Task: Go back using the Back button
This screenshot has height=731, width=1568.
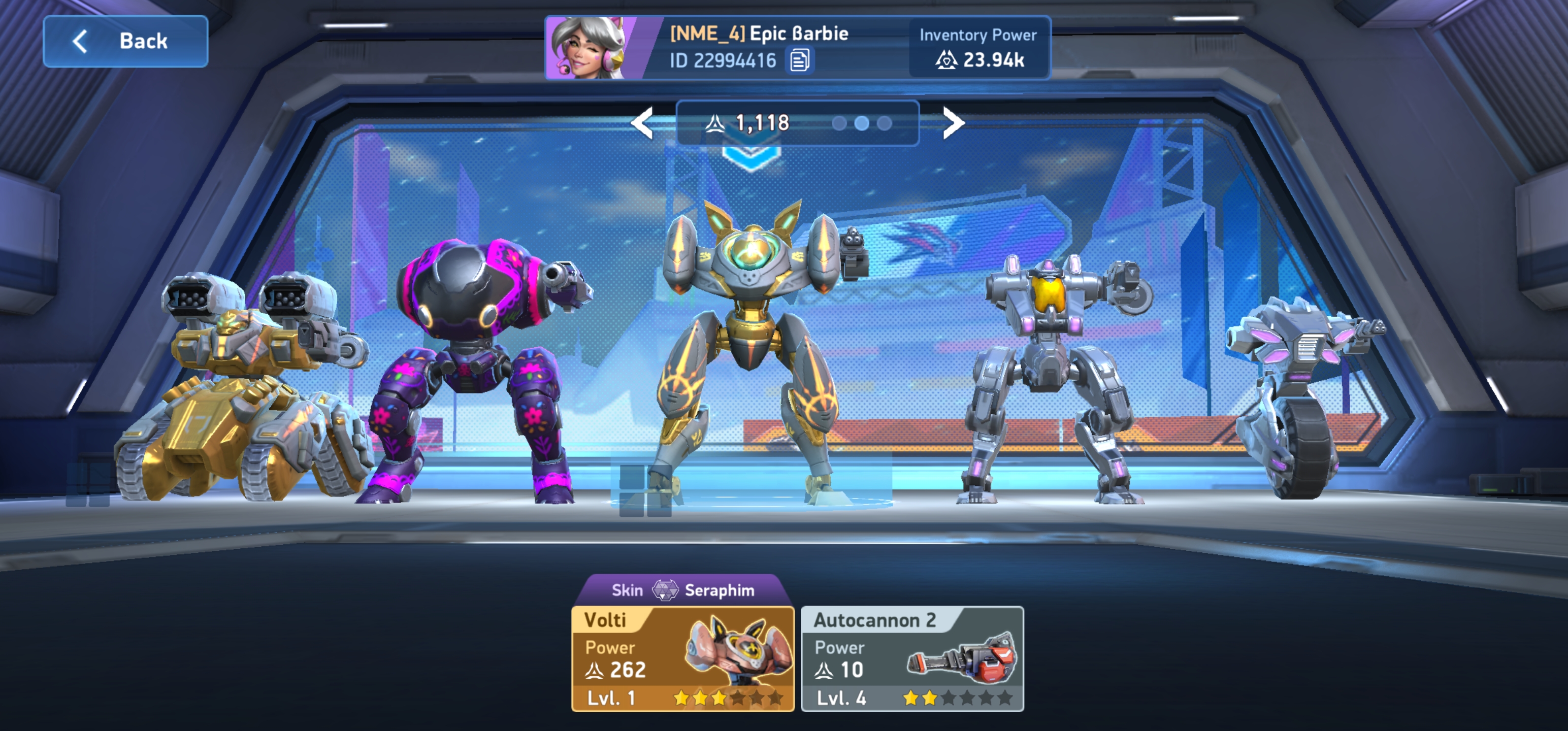Action: (125, 42)
